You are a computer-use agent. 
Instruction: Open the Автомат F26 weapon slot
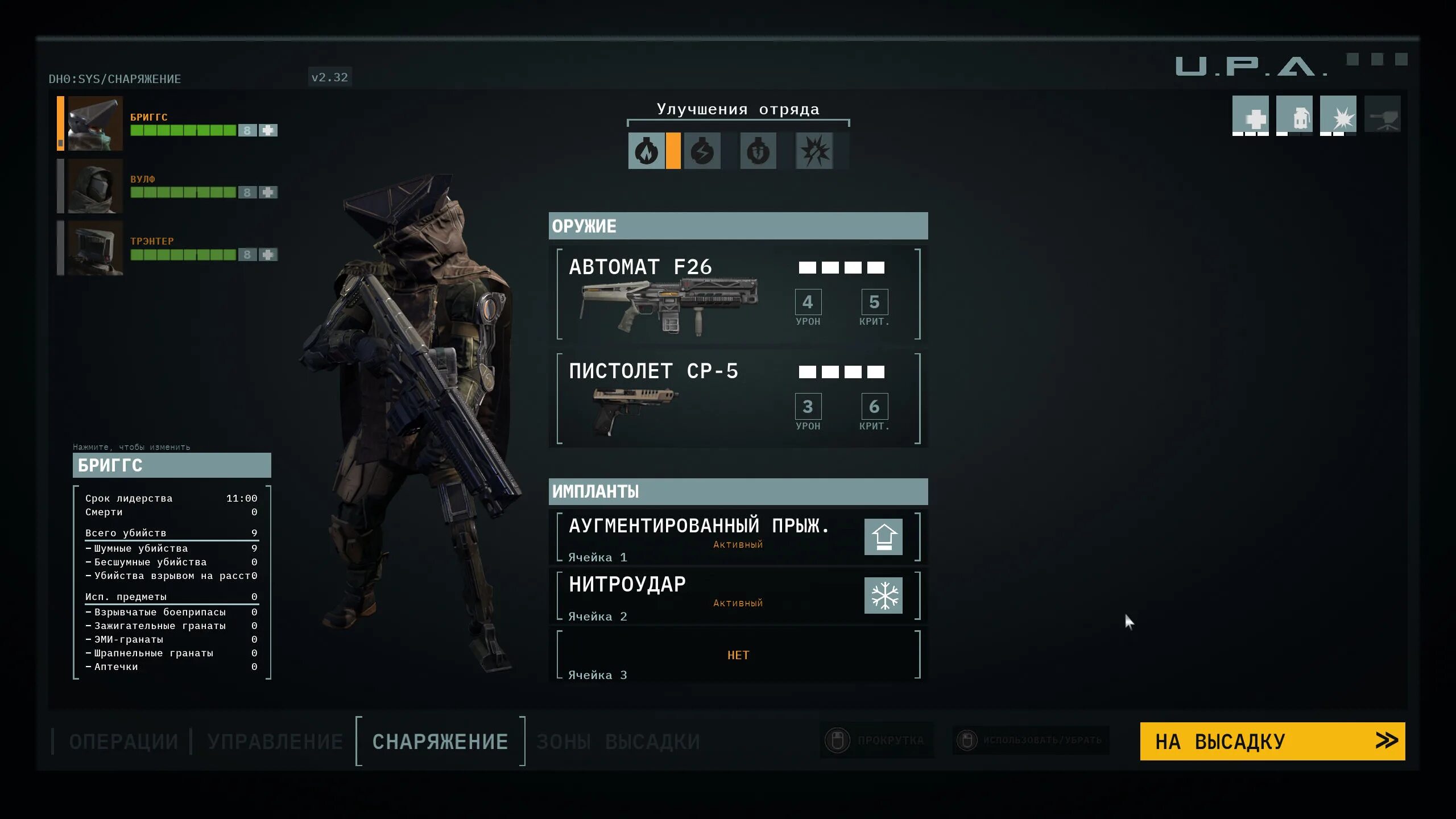tap(738, 294)
